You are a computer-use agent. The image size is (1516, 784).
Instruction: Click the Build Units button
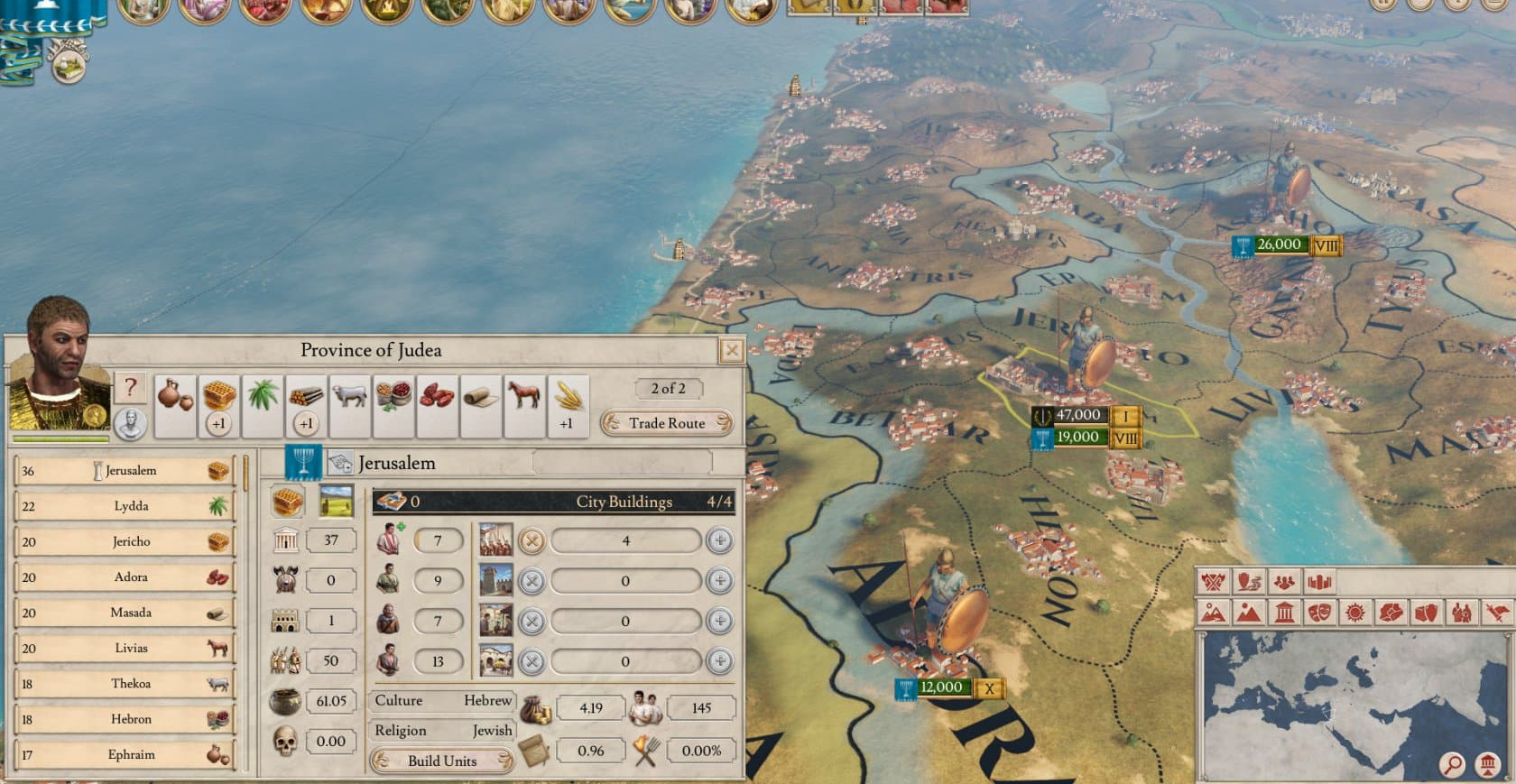(442, 761)
